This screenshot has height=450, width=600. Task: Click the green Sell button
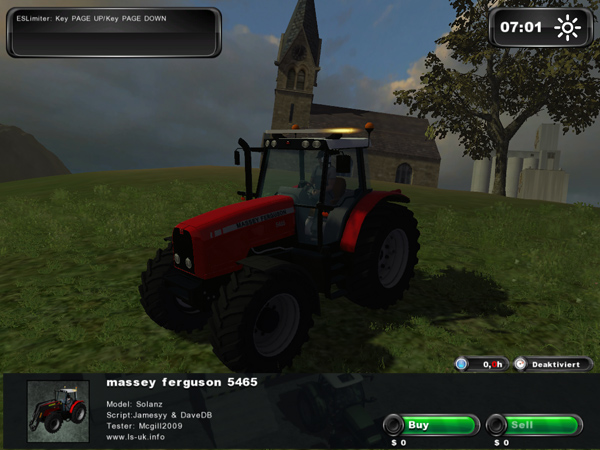click(534, 425)
